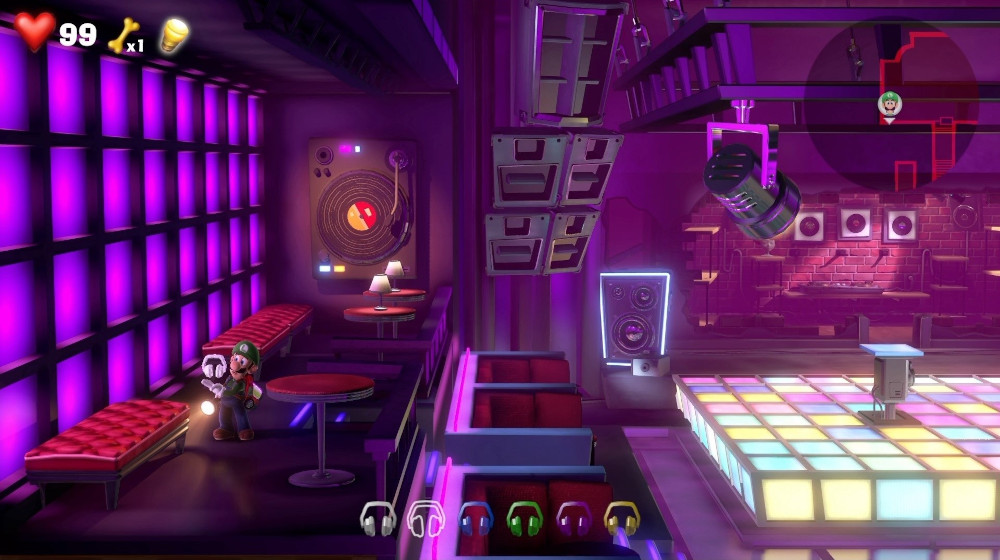Select the solid gray headphones icon
1000x560 pixels.
click(378, 518)
